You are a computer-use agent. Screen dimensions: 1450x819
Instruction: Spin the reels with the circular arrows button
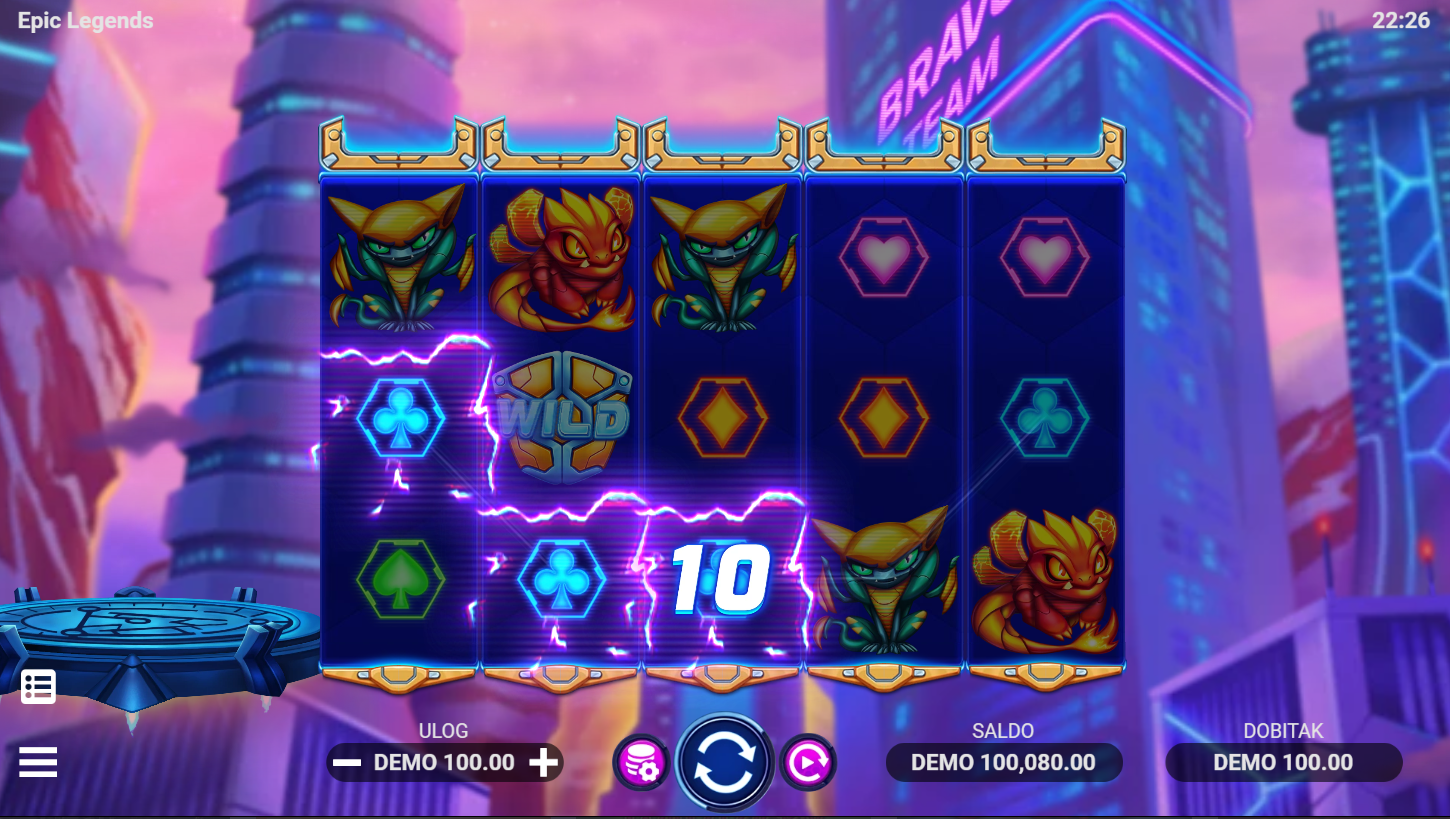(724, 762)
